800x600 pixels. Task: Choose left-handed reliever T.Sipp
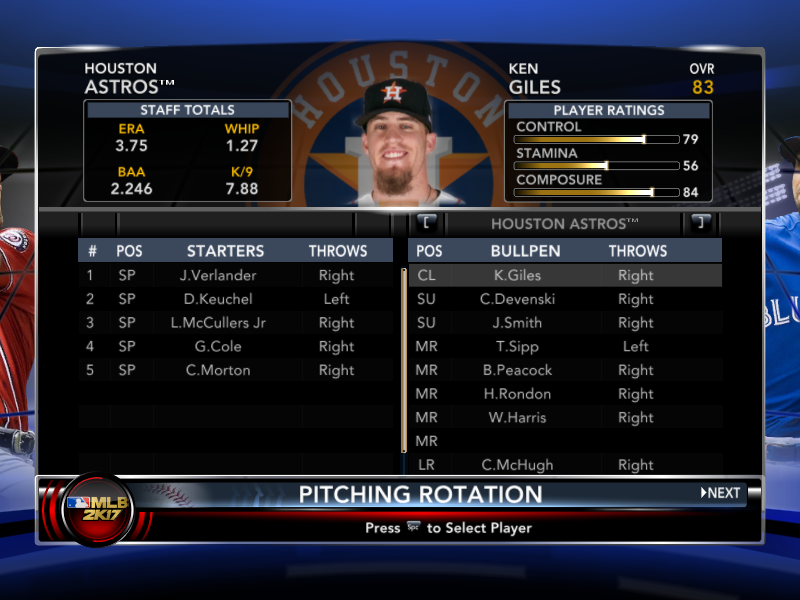click(525, 347)
